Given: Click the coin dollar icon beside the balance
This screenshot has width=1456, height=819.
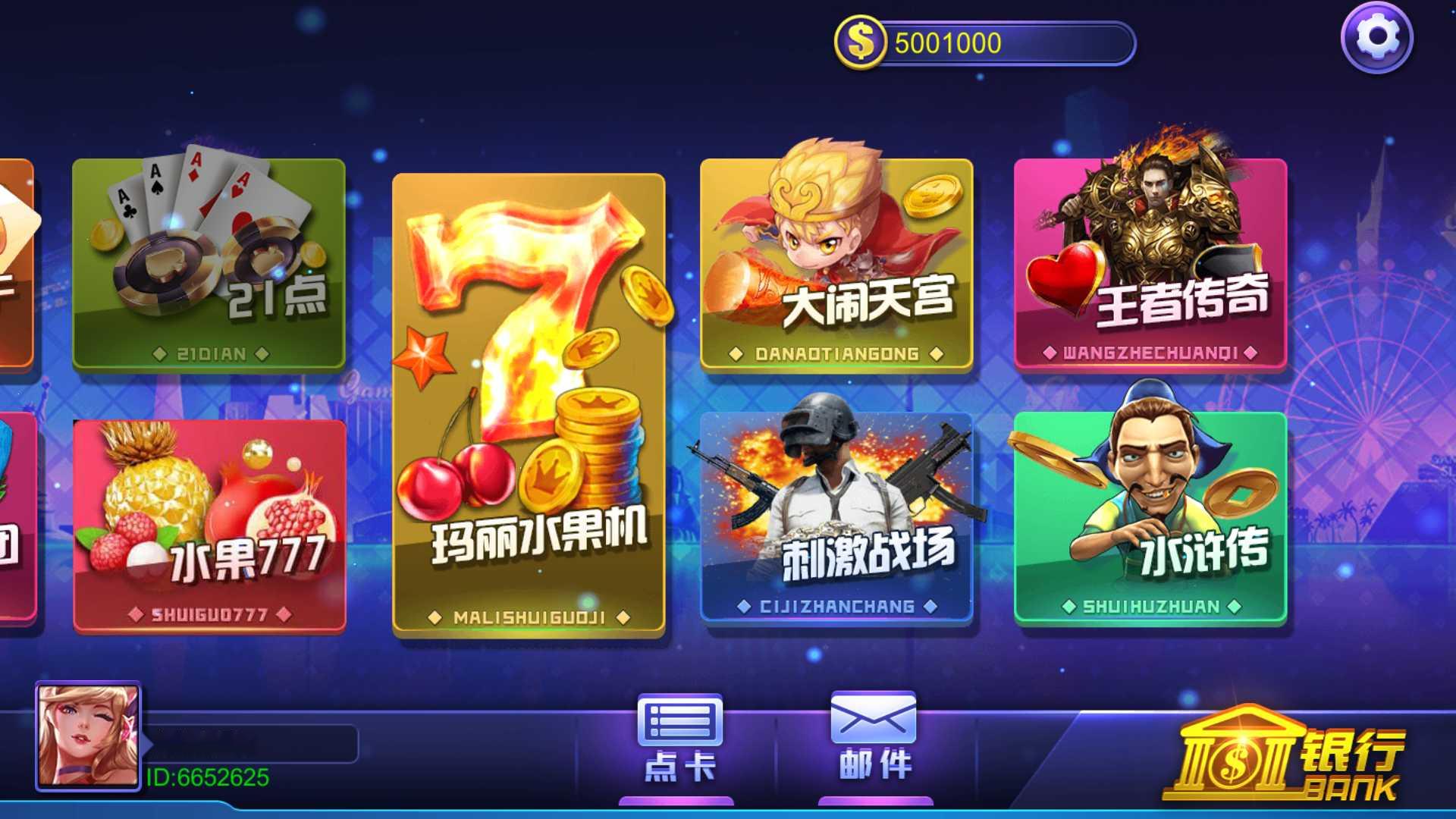Looking at the screenshot, I should [x=859, y=42].
